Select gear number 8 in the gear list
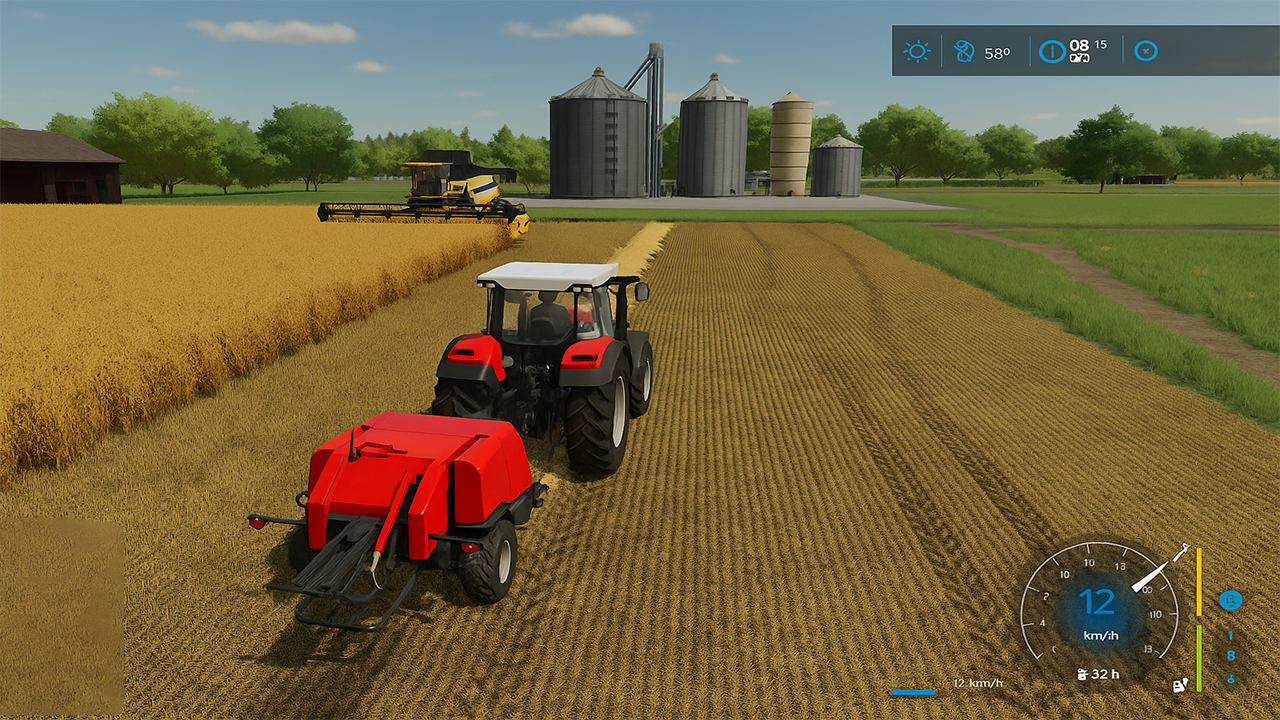The height and width of the screenshot is (720, 1280). tap(1230, 655)
